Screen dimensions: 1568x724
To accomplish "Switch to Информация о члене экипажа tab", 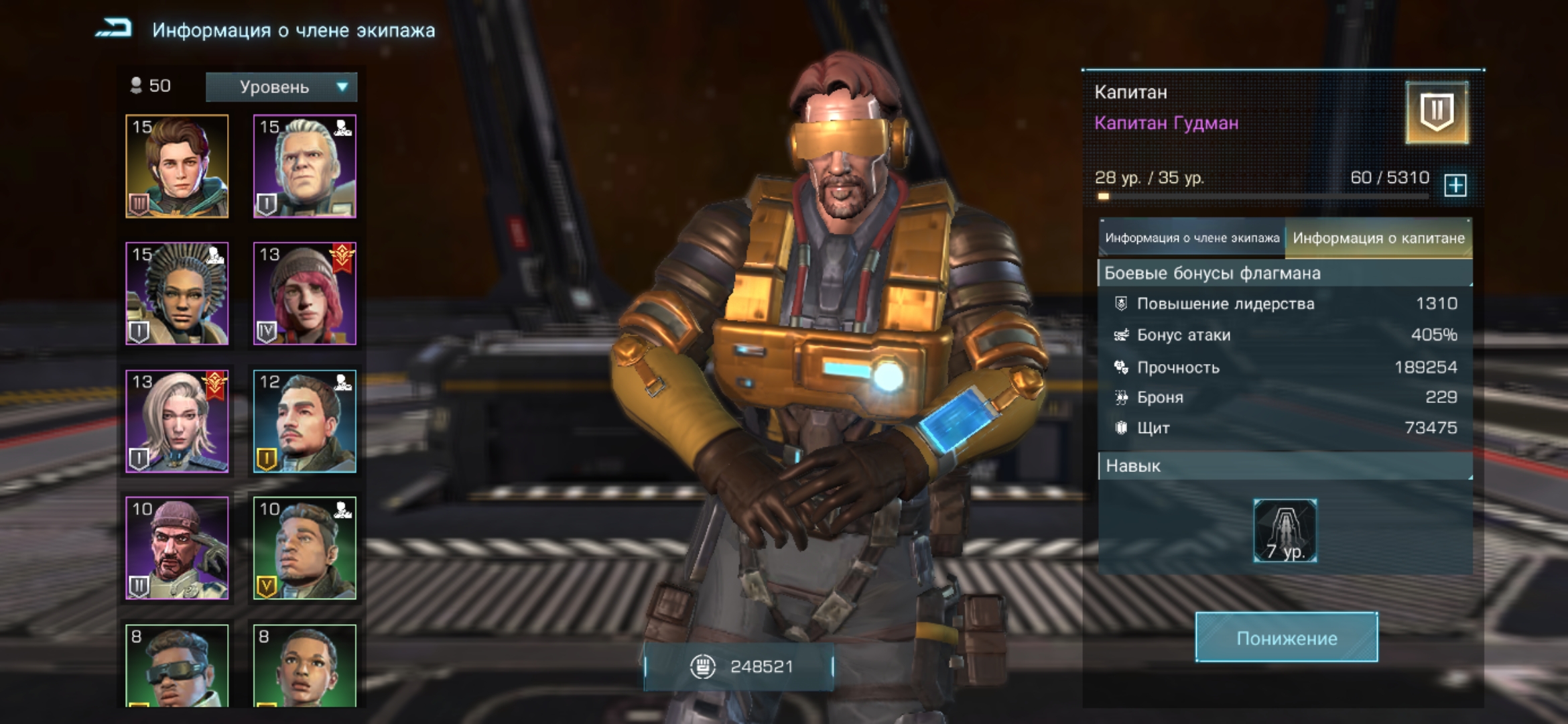I will 1191,238.
